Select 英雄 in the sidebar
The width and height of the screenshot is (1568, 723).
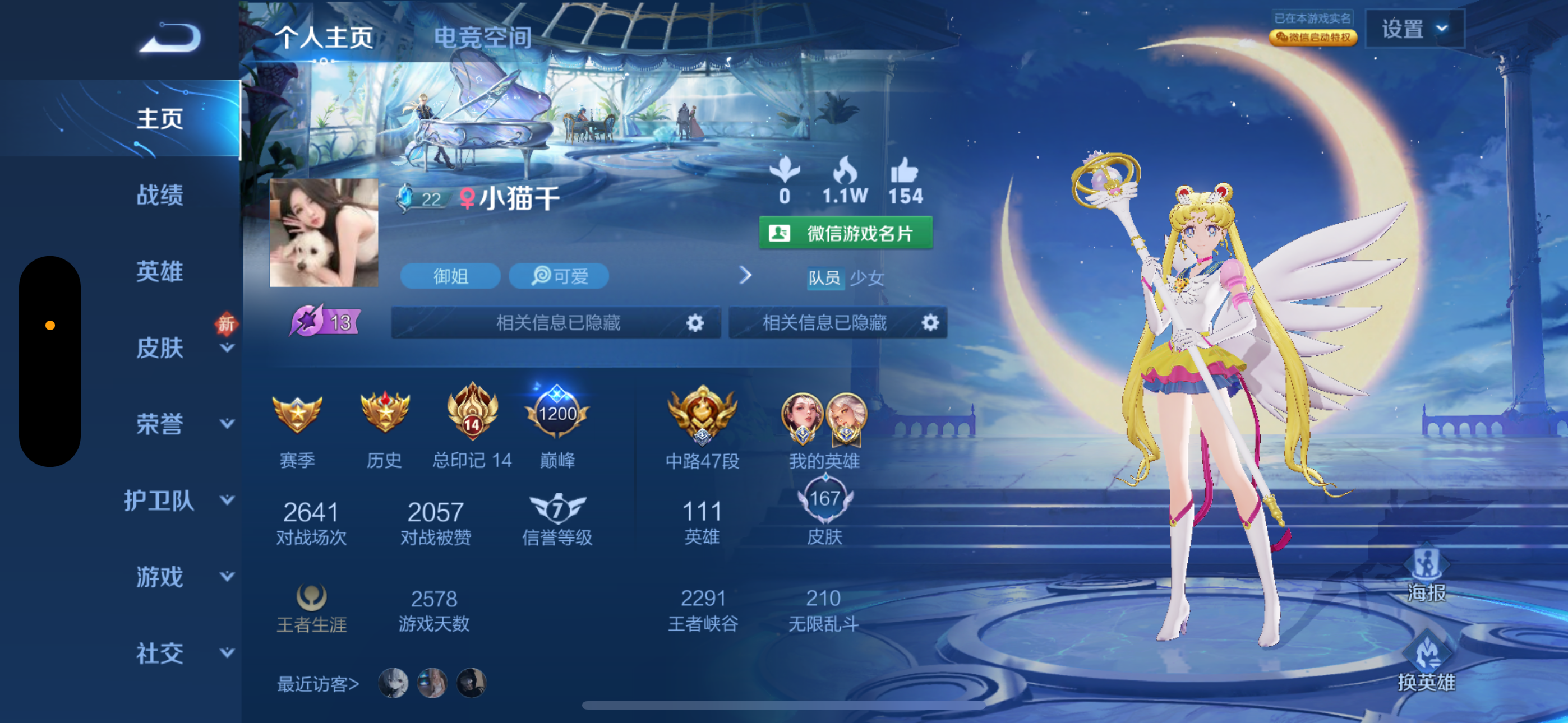point(159,271)
